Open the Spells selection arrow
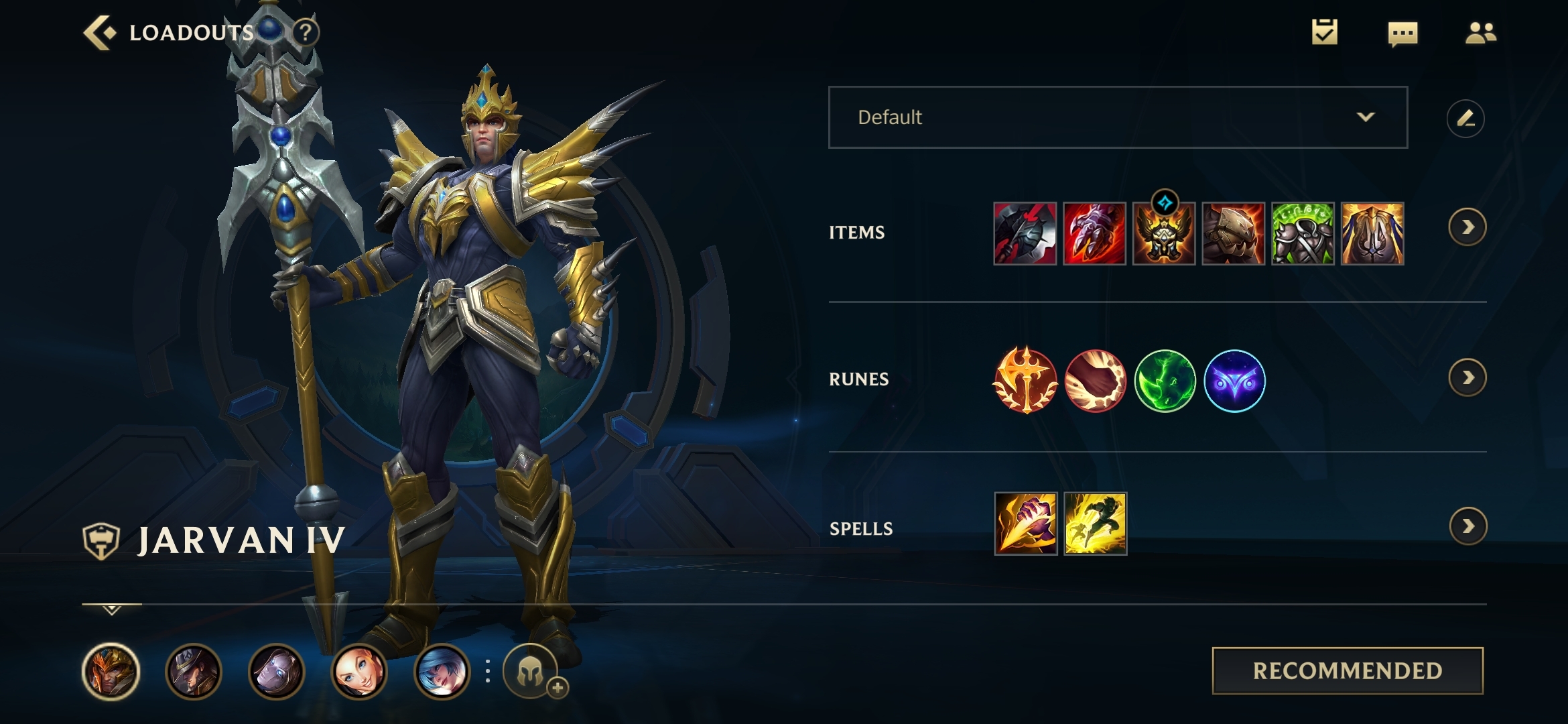 [x=1468, y=526]
